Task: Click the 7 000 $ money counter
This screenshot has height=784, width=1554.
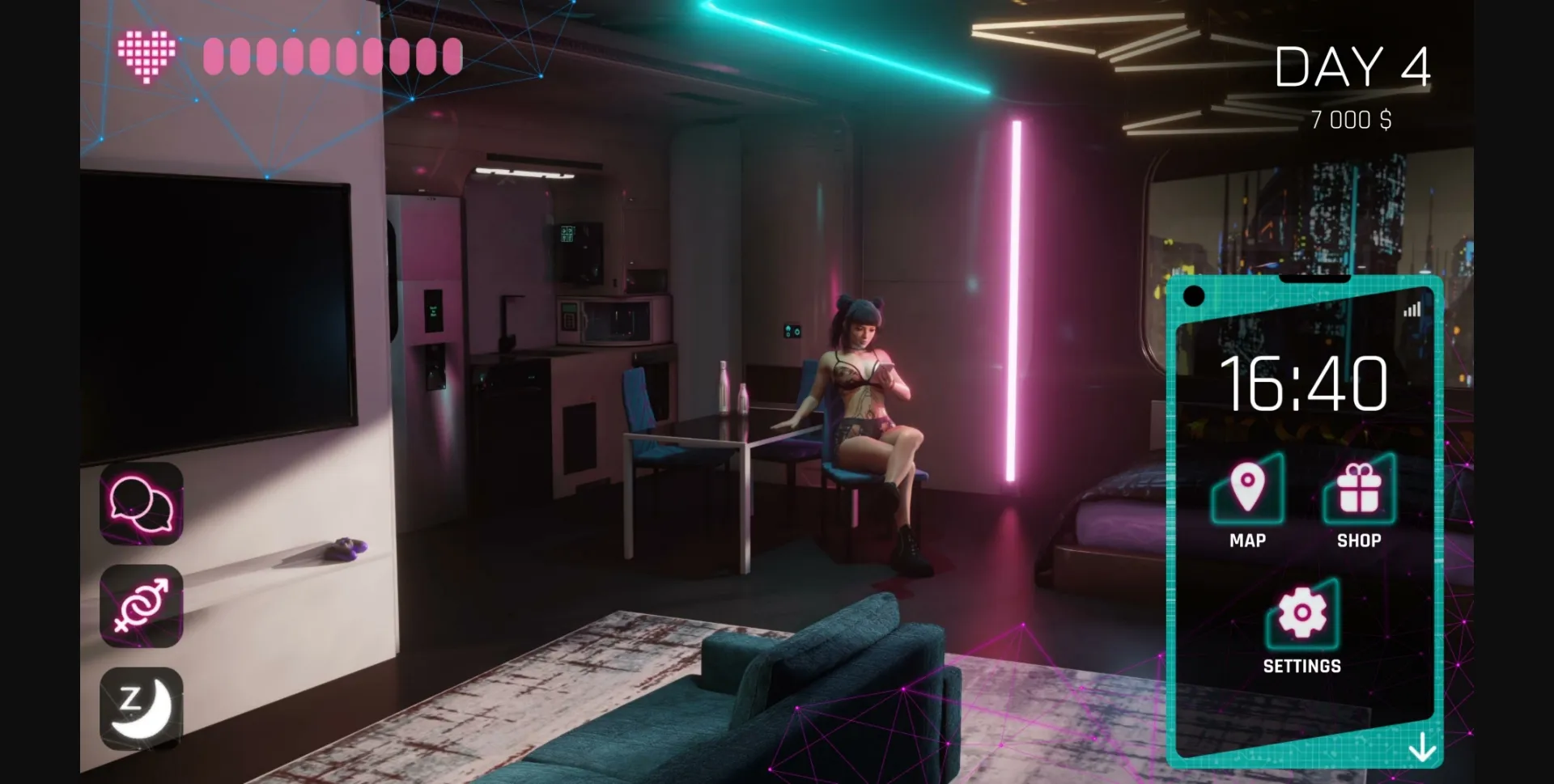Action: point(1350,118)
